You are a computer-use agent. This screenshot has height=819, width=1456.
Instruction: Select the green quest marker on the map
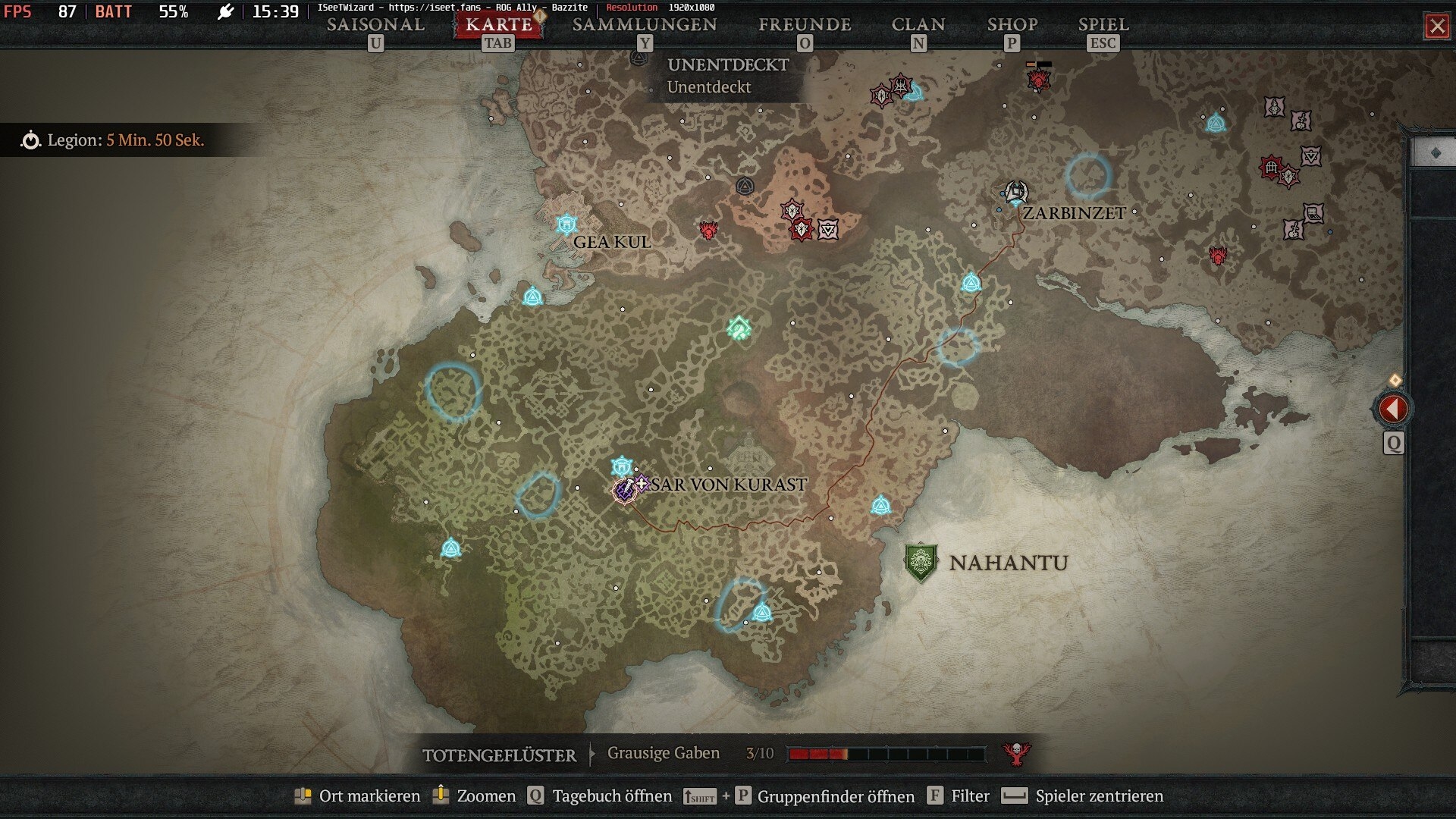coord(739,328)
